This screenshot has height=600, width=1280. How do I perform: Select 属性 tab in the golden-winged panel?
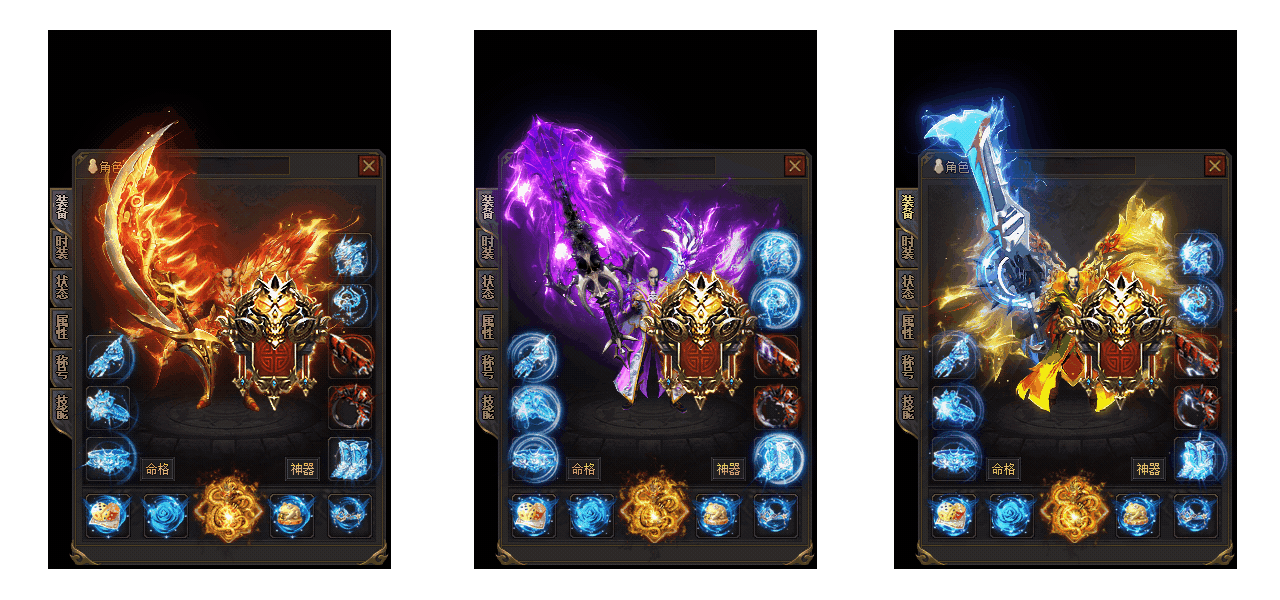[x=908, y=326]
